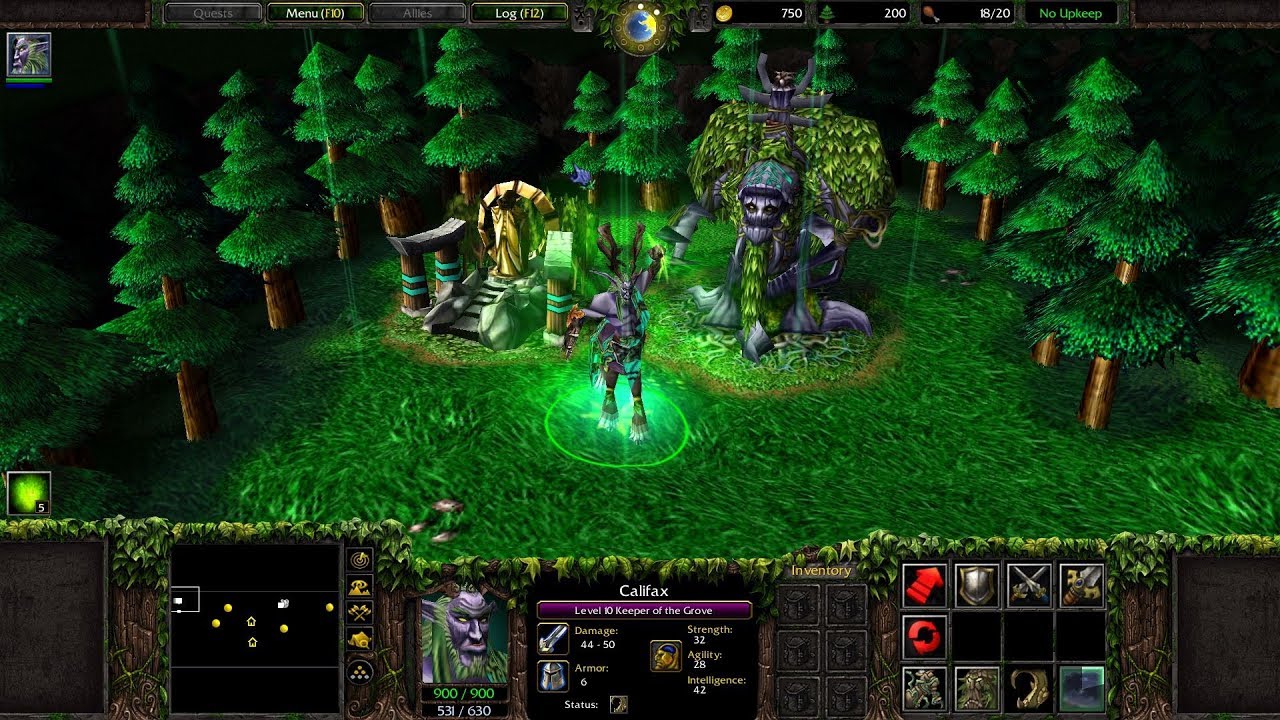The image size is (1280, 720).
Task: Select the red circular arrows Patrol command
Action: tap(925, 637)
